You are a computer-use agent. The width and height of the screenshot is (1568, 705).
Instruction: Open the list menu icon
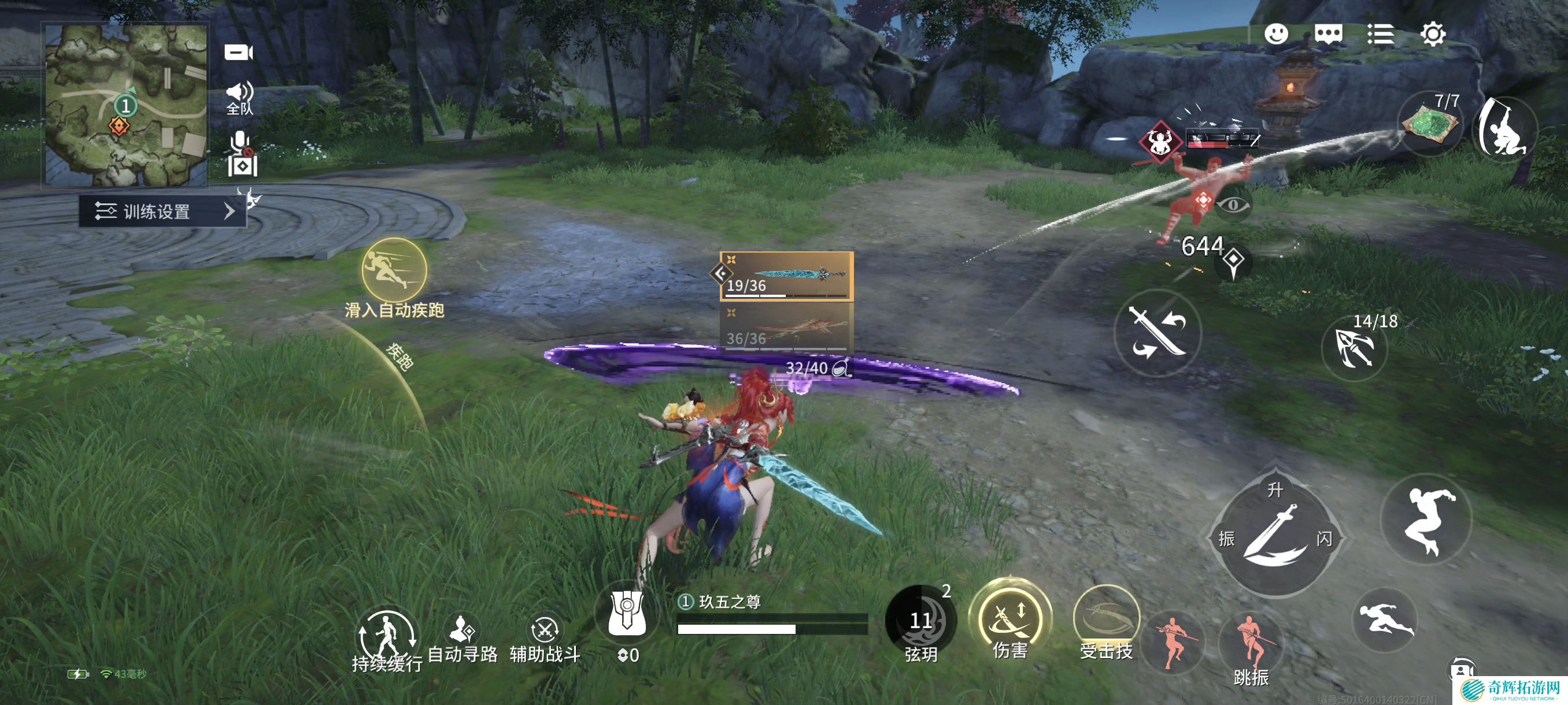(x=1381, y=34)
